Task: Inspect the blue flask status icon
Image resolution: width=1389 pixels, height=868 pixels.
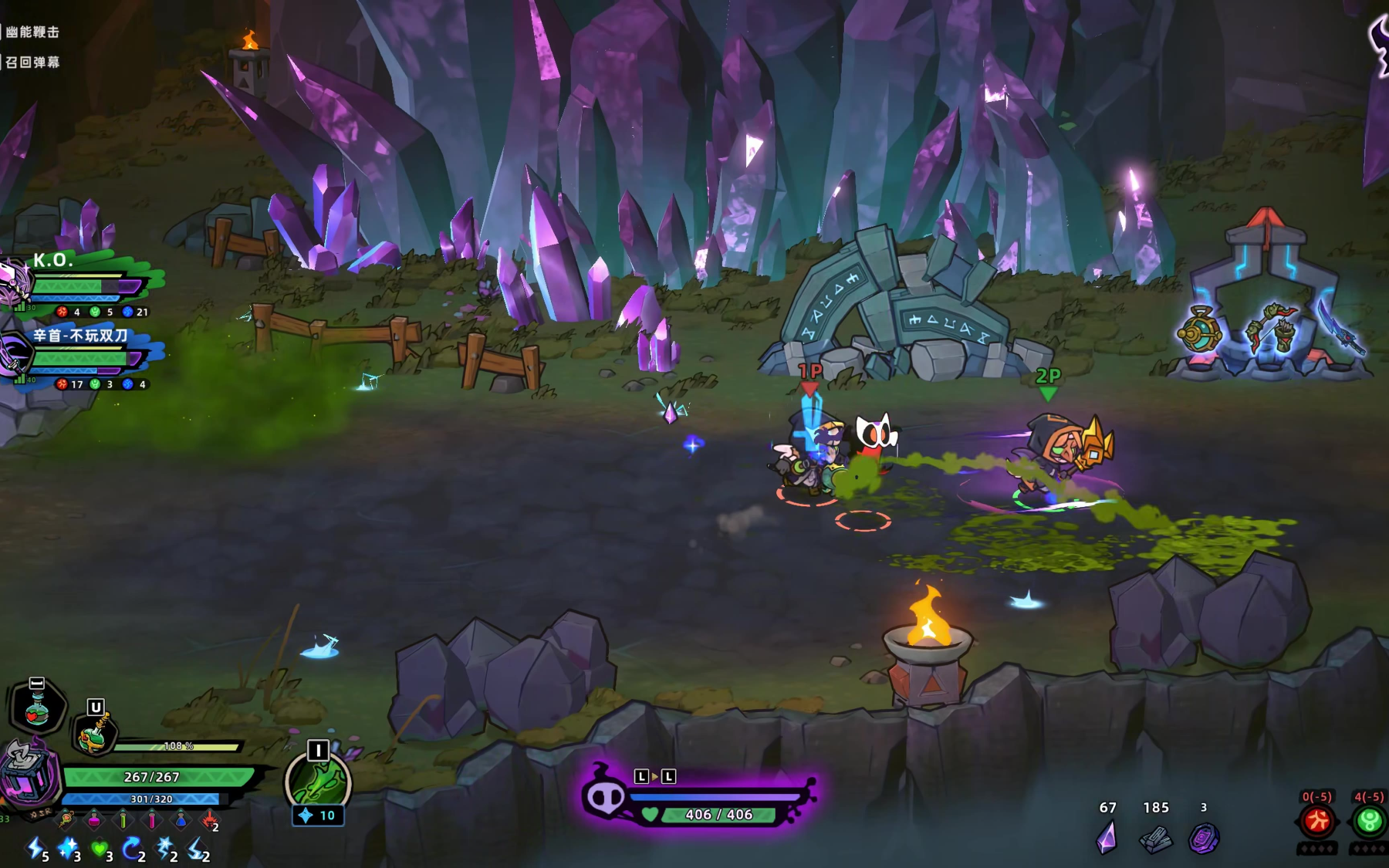Action: [x=180, y=819]
